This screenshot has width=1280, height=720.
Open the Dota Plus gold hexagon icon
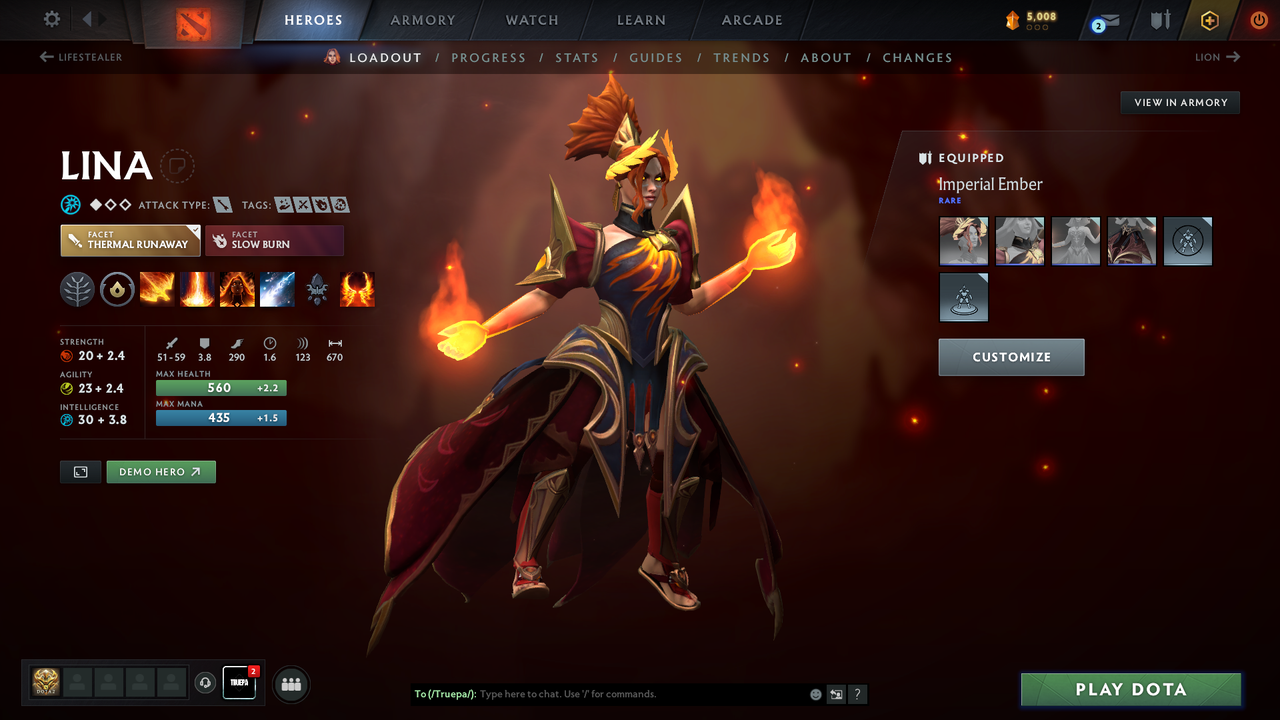(1209, 19)
